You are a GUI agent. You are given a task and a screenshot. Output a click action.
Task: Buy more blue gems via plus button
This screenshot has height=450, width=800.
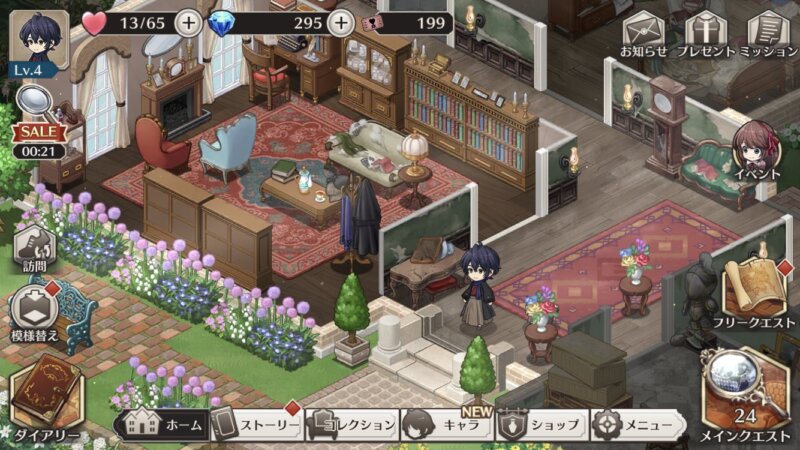341,22
